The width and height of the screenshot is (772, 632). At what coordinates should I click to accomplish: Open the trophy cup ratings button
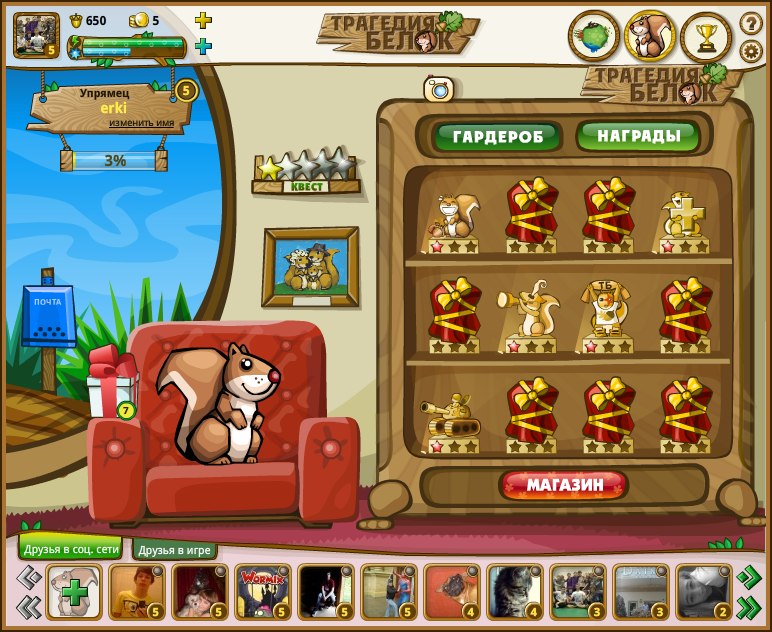click(706, 37)
